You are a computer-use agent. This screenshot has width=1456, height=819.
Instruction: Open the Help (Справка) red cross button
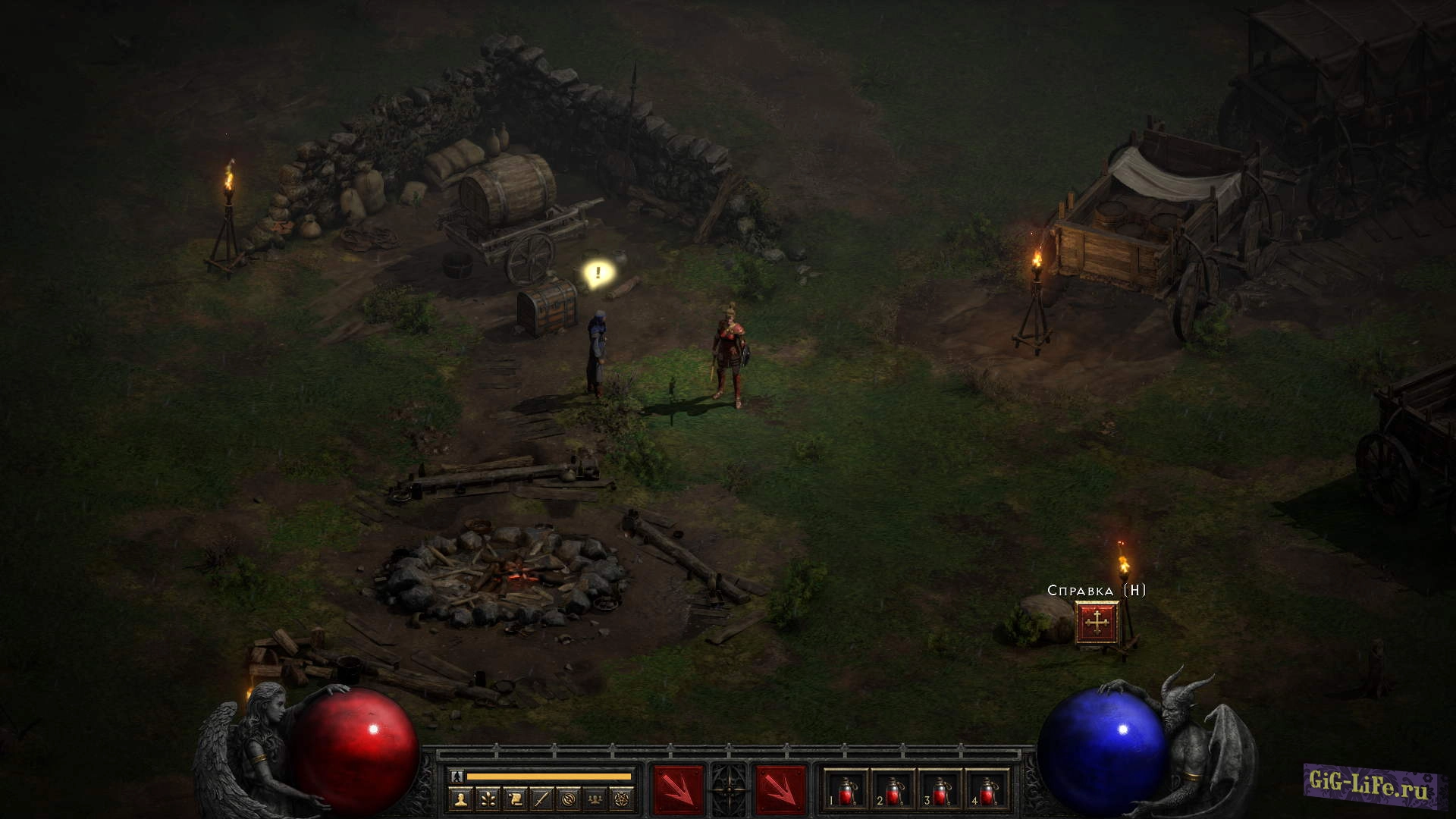(x=1097, y=623)
